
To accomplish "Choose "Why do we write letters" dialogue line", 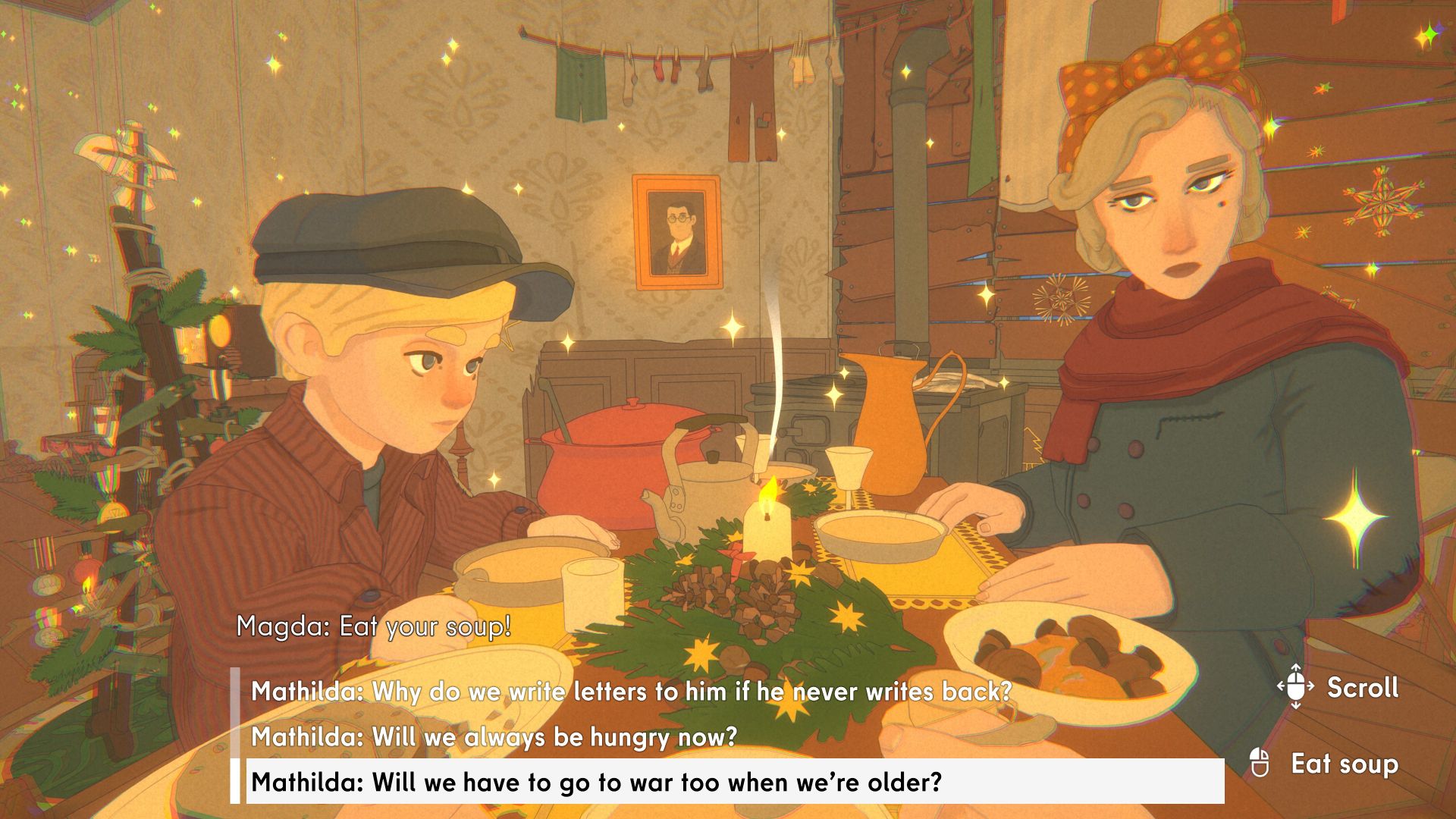I will click(x=631, y=692).
